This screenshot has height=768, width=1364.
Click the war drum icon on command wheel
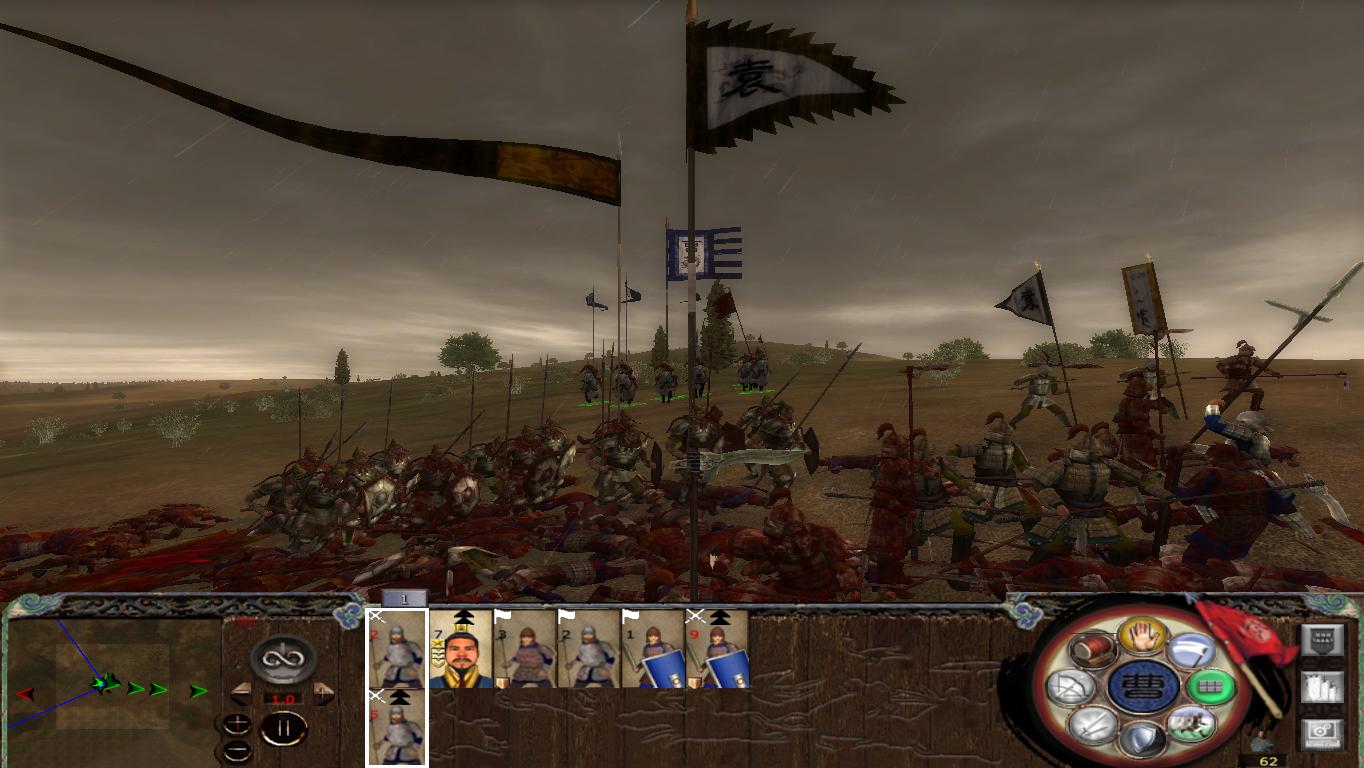coord(1095,651)
